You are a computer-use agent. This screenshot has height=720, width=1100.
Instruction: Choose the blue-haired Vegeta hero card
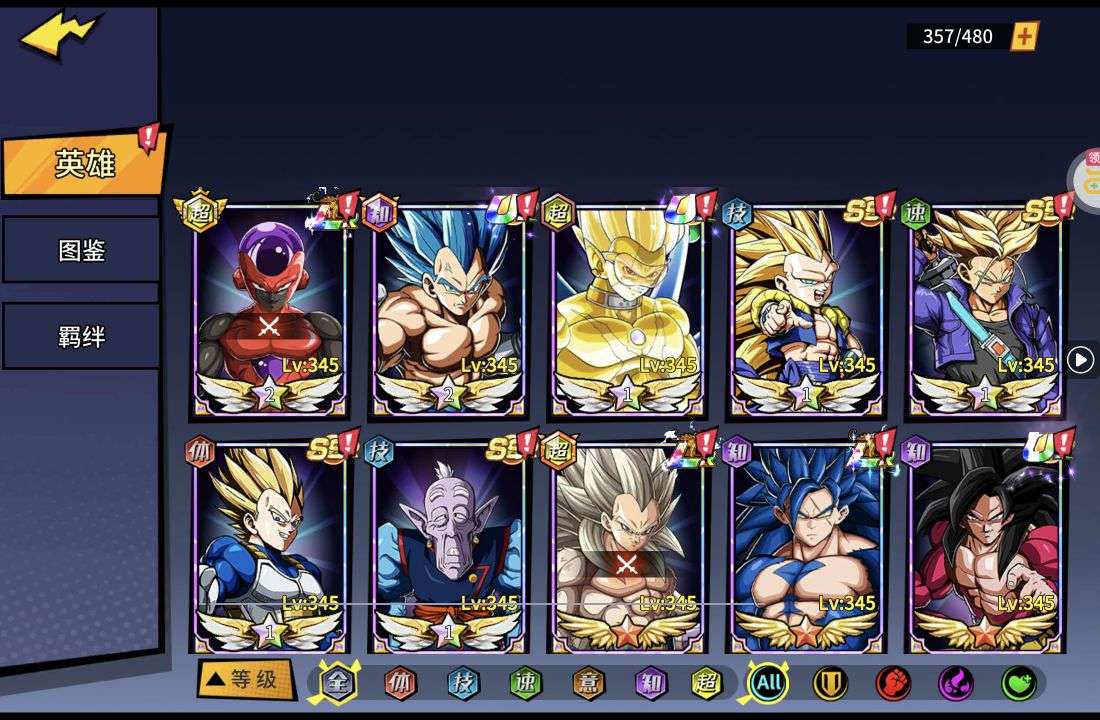click(x=448, y=310)
